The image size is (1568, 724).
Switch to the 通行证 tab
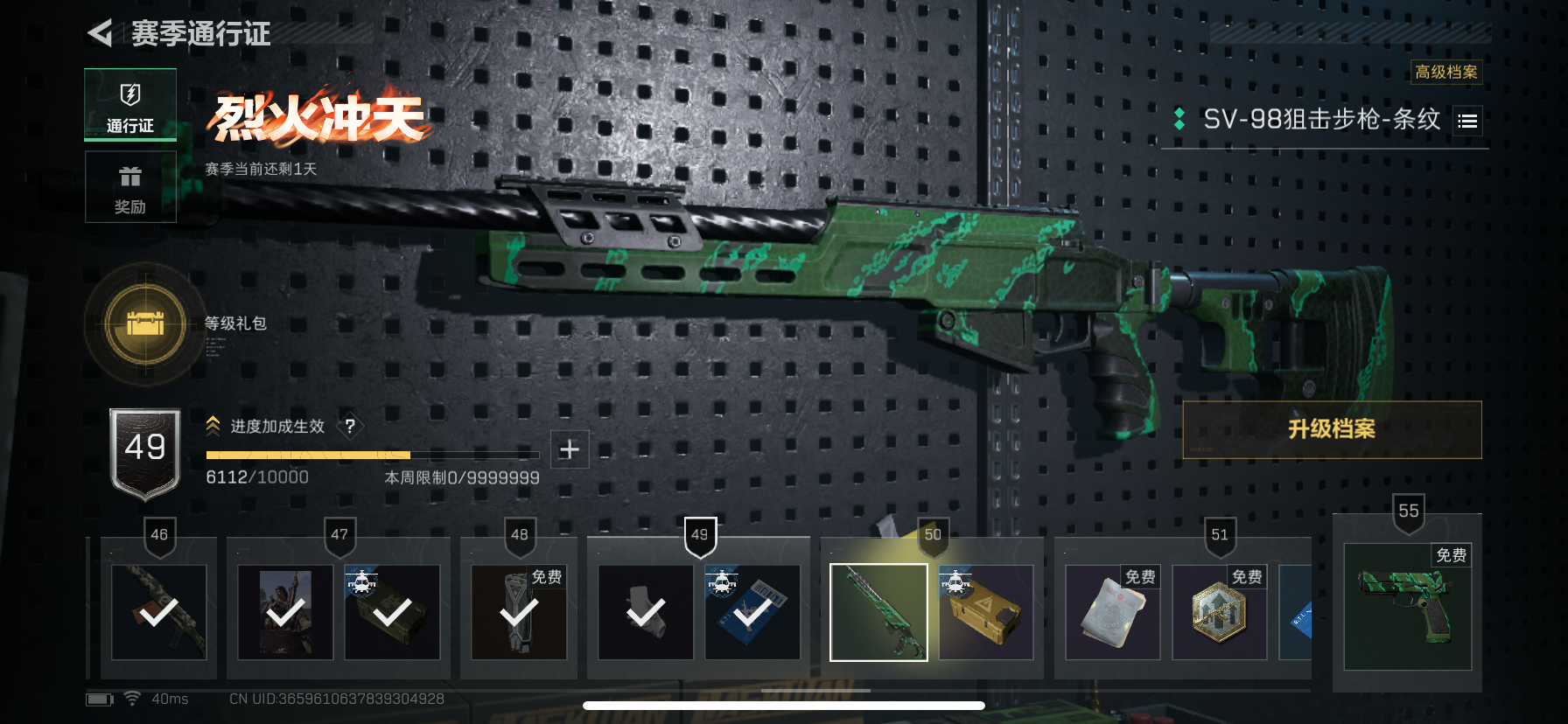click(130, 105)
